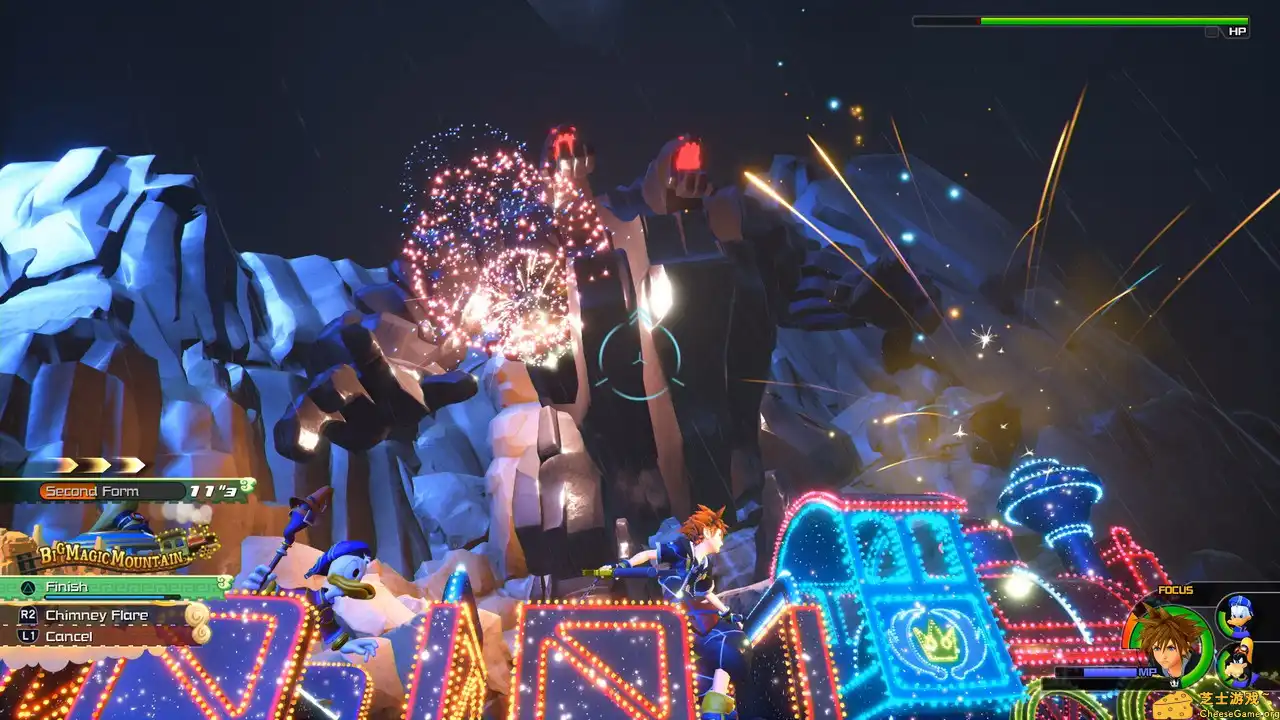This screenshot has height=720, width=1280.
Task: Click the R2 button icon beside Chimney Flare
Action: point(28,615)
